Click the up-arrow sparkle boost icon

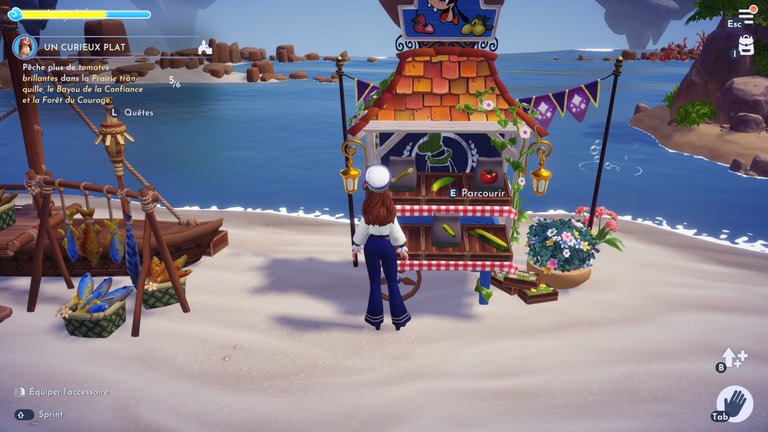pyautogui.click(x=733, y=358)
